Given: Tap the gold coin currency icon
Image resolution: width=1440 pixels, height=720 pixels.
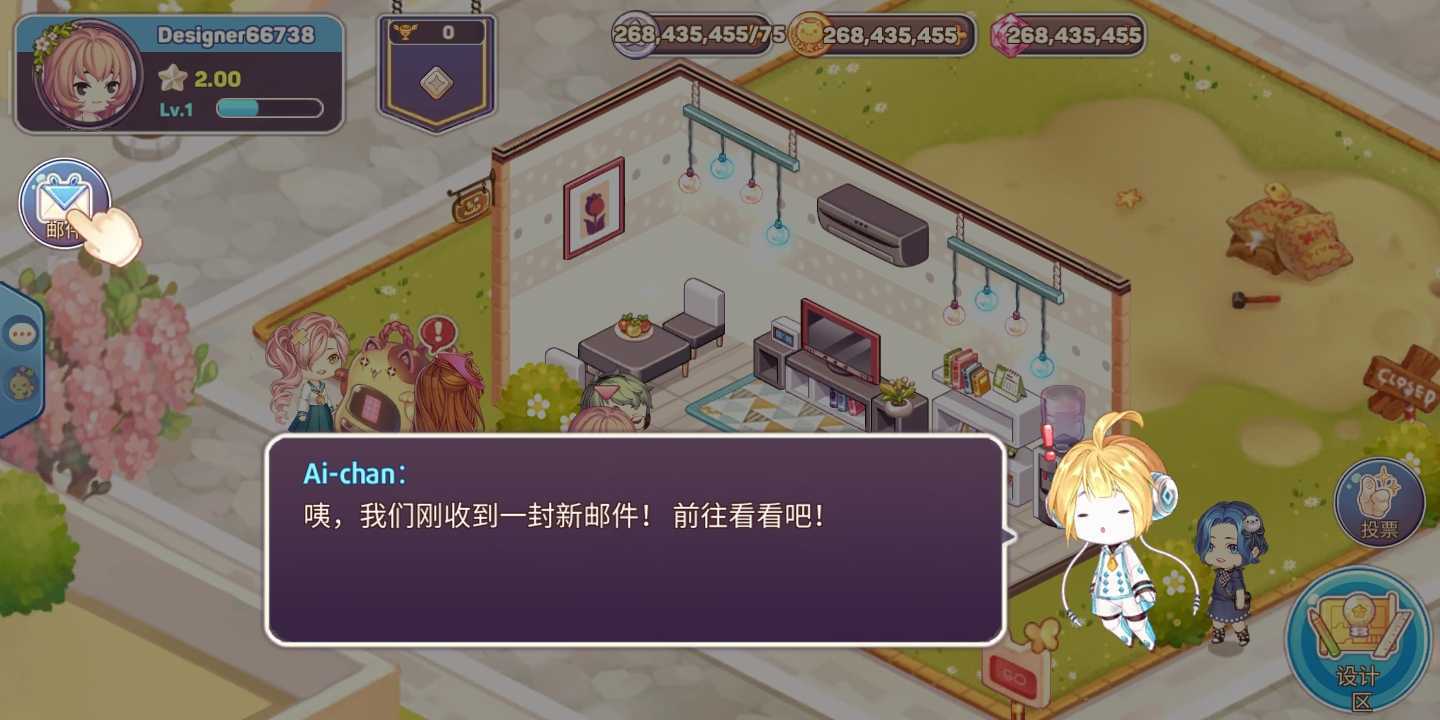Looking at the screenshot, I should click(807, 35).
